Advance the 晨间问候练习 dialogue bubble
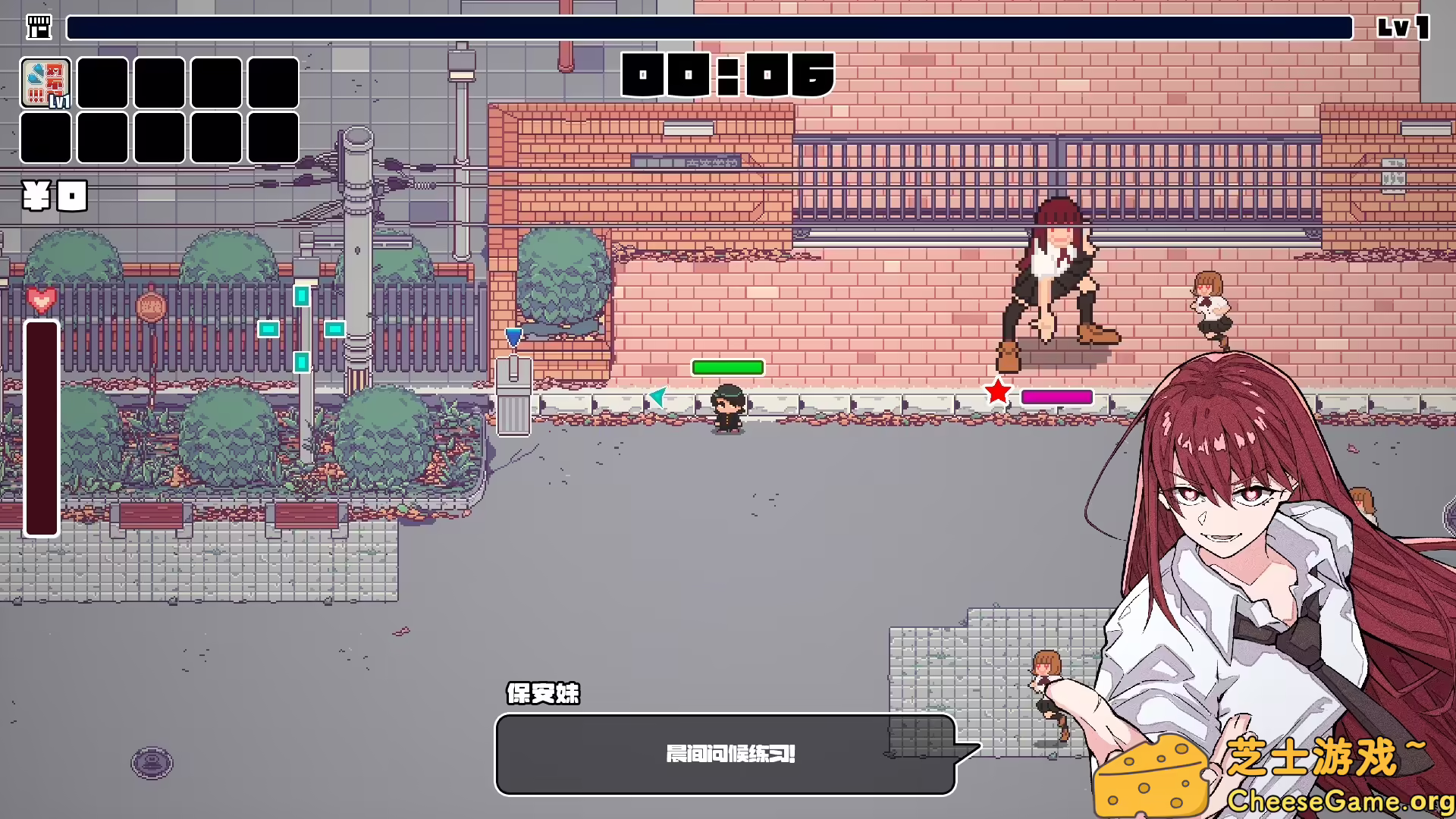This screenshot has height=819, width=1456. [x=726, y=755]
